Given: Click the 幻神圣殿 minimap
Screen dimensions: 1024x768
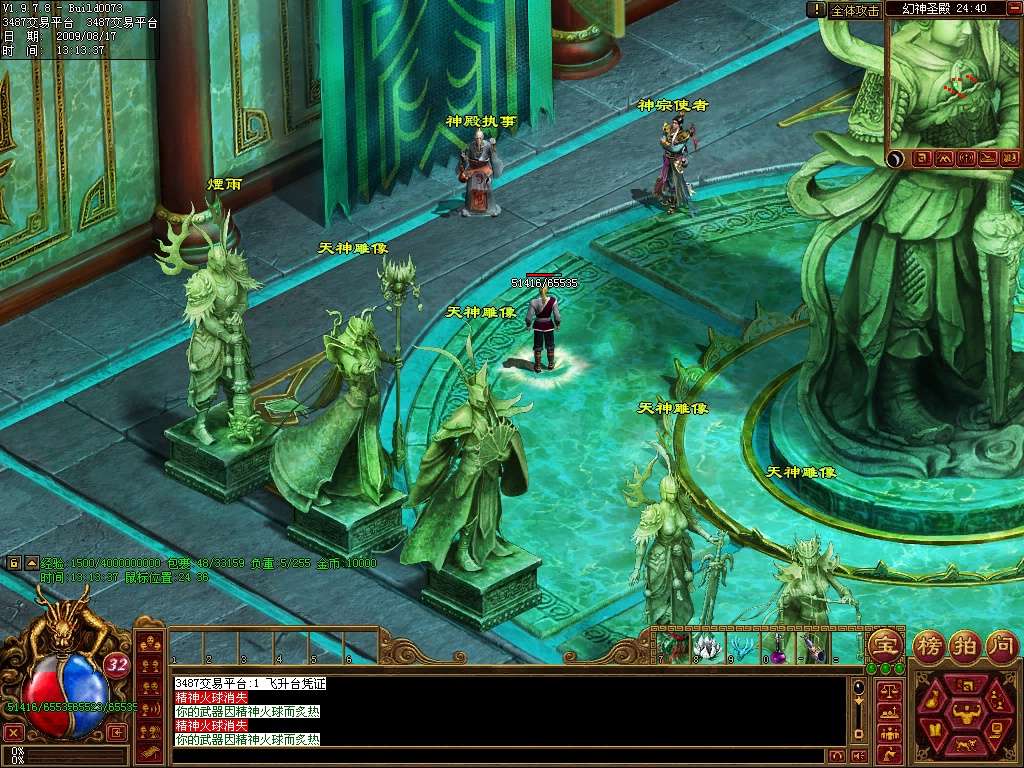Looking at the screenshot, I should (x=954, y=85).
